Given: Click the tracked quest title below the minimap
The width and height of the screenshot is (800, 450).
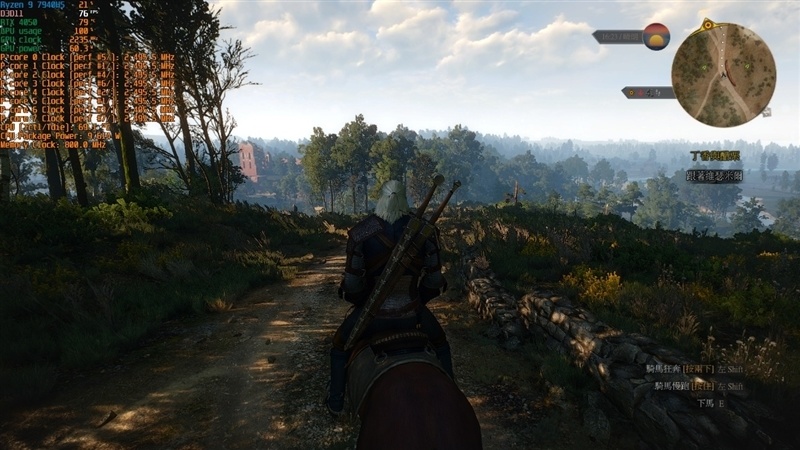Looking at the screenshot, I should pyautogui.click(x=716, y=156).
